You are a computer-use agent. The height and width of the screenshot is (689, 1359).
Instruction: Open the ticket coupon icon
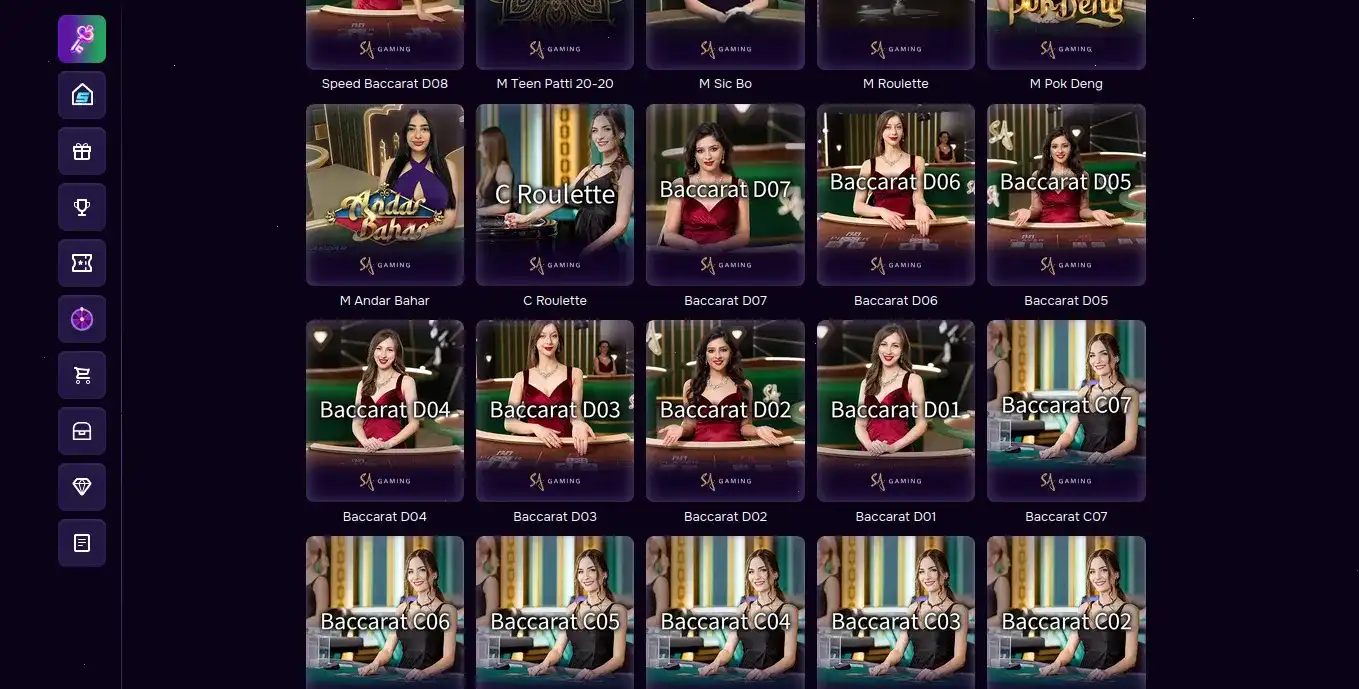(82, 263)
